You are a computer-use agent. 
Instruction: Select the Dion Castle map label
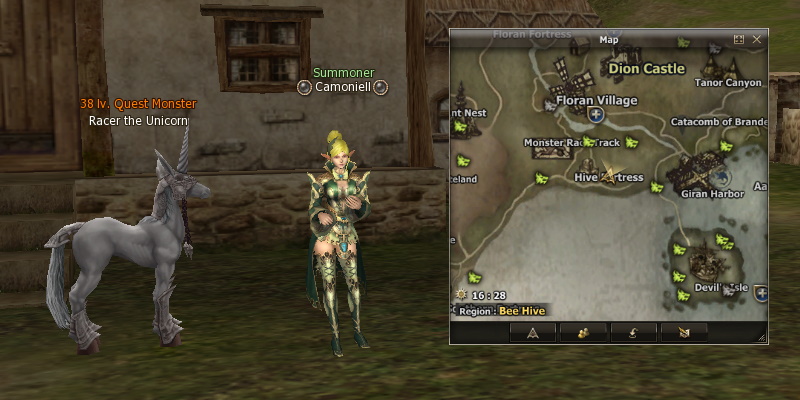[647, 69]
